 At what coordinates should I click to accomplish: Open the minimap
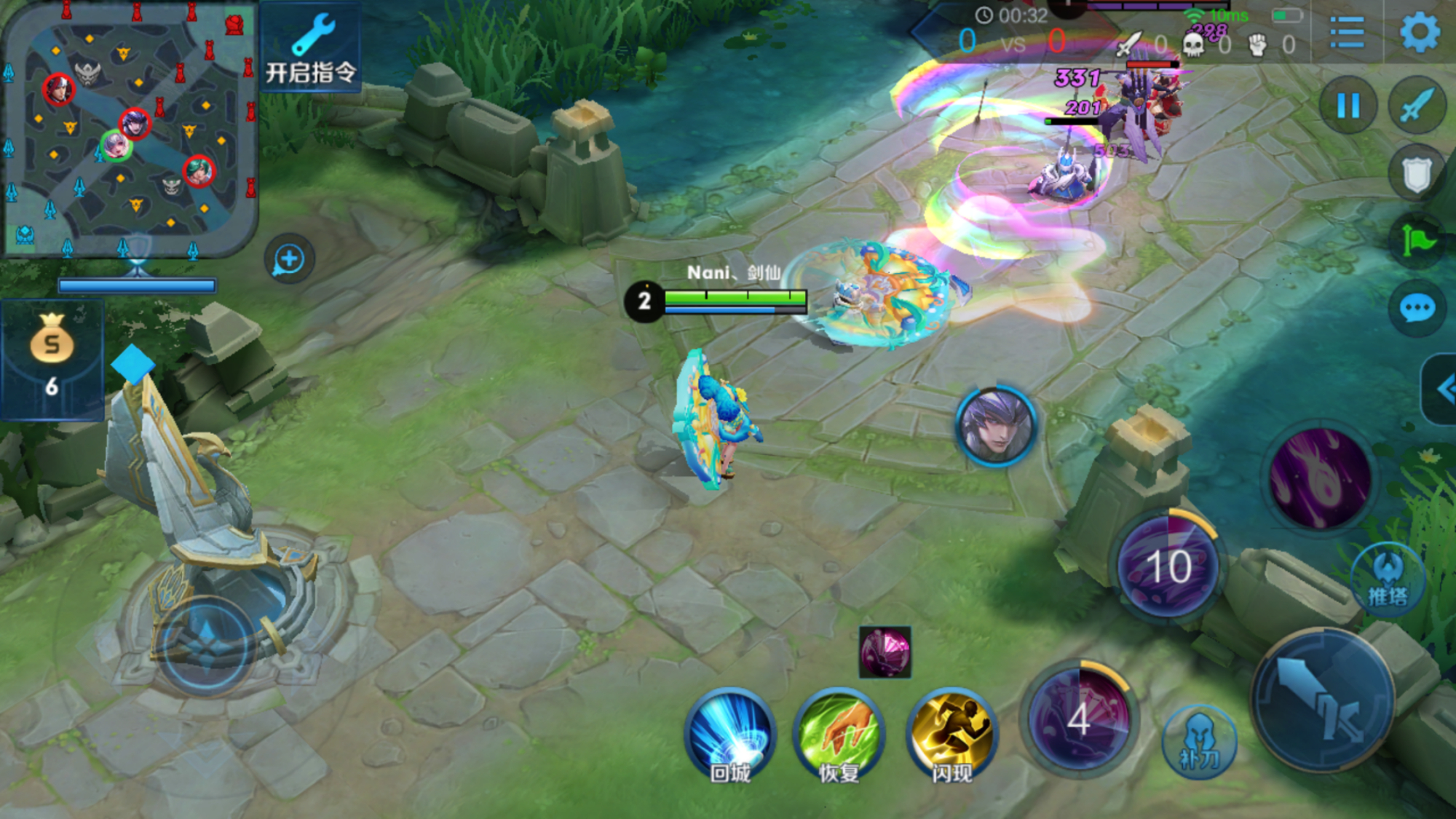click(130, 130)
